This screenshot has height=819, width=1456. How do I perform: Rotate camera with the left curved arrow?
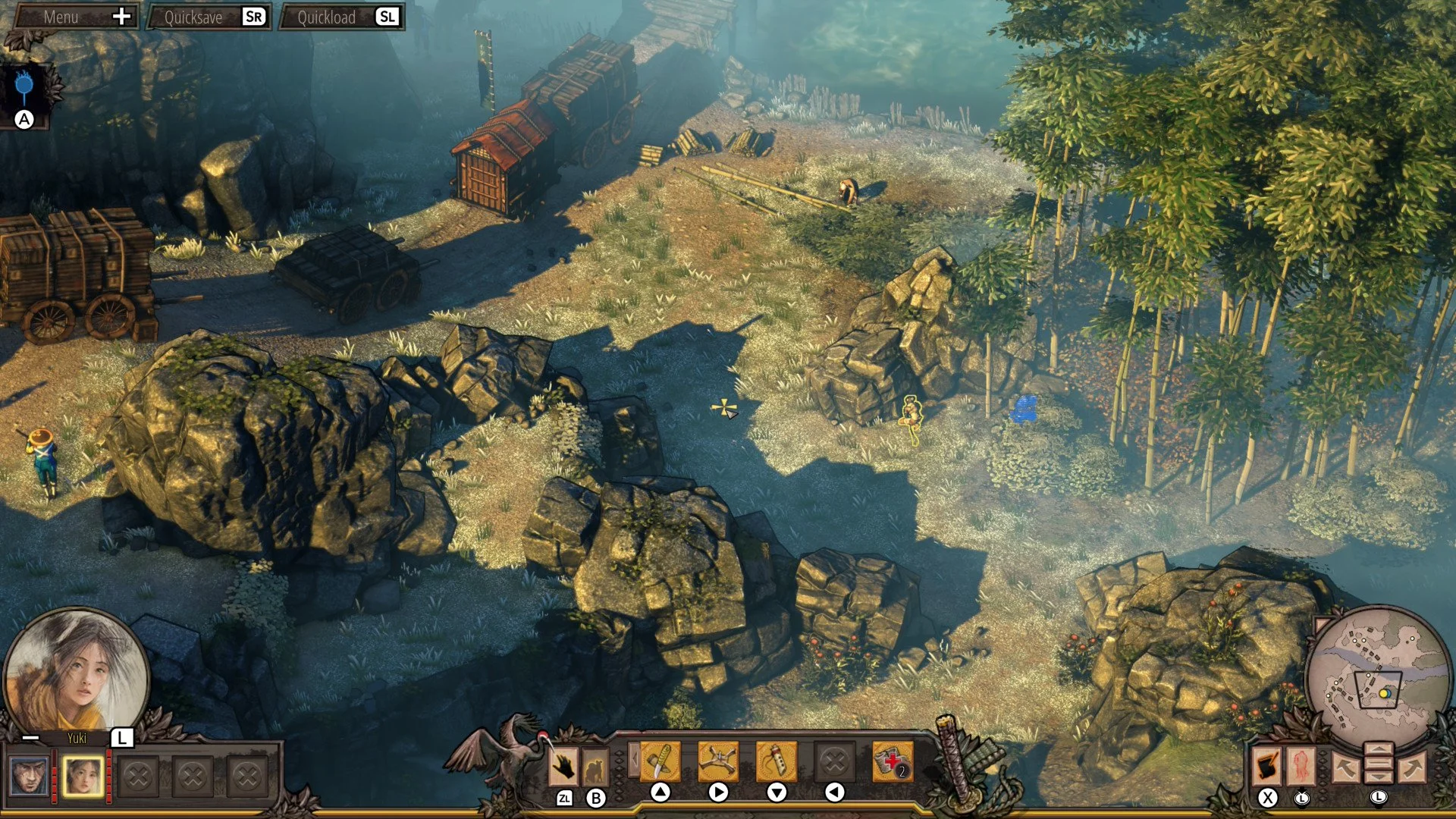click(1345, 767)
